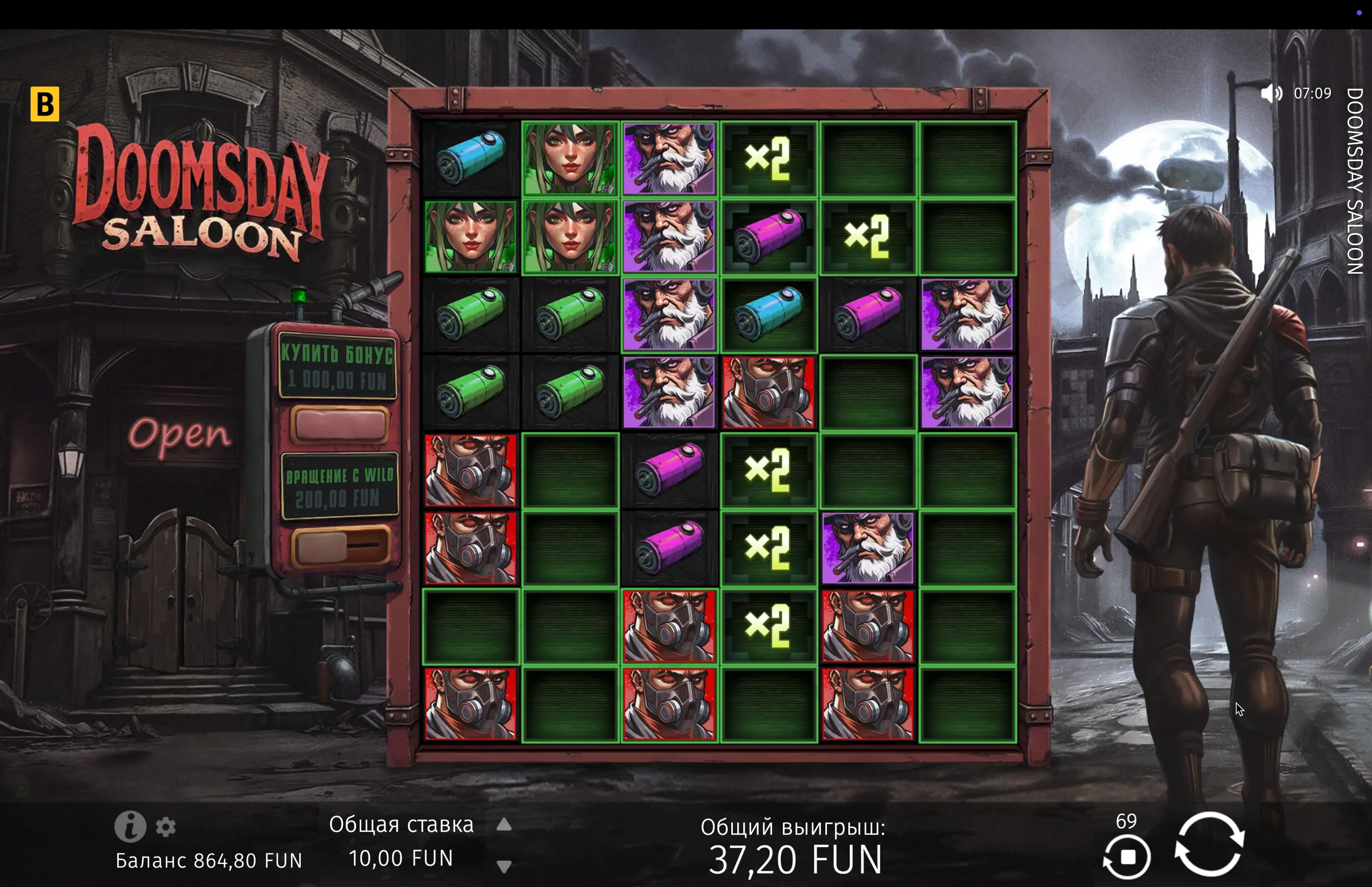Toggle the spin with Wild switch
This screenshot has width=1372, height=887.
[340, 545]
